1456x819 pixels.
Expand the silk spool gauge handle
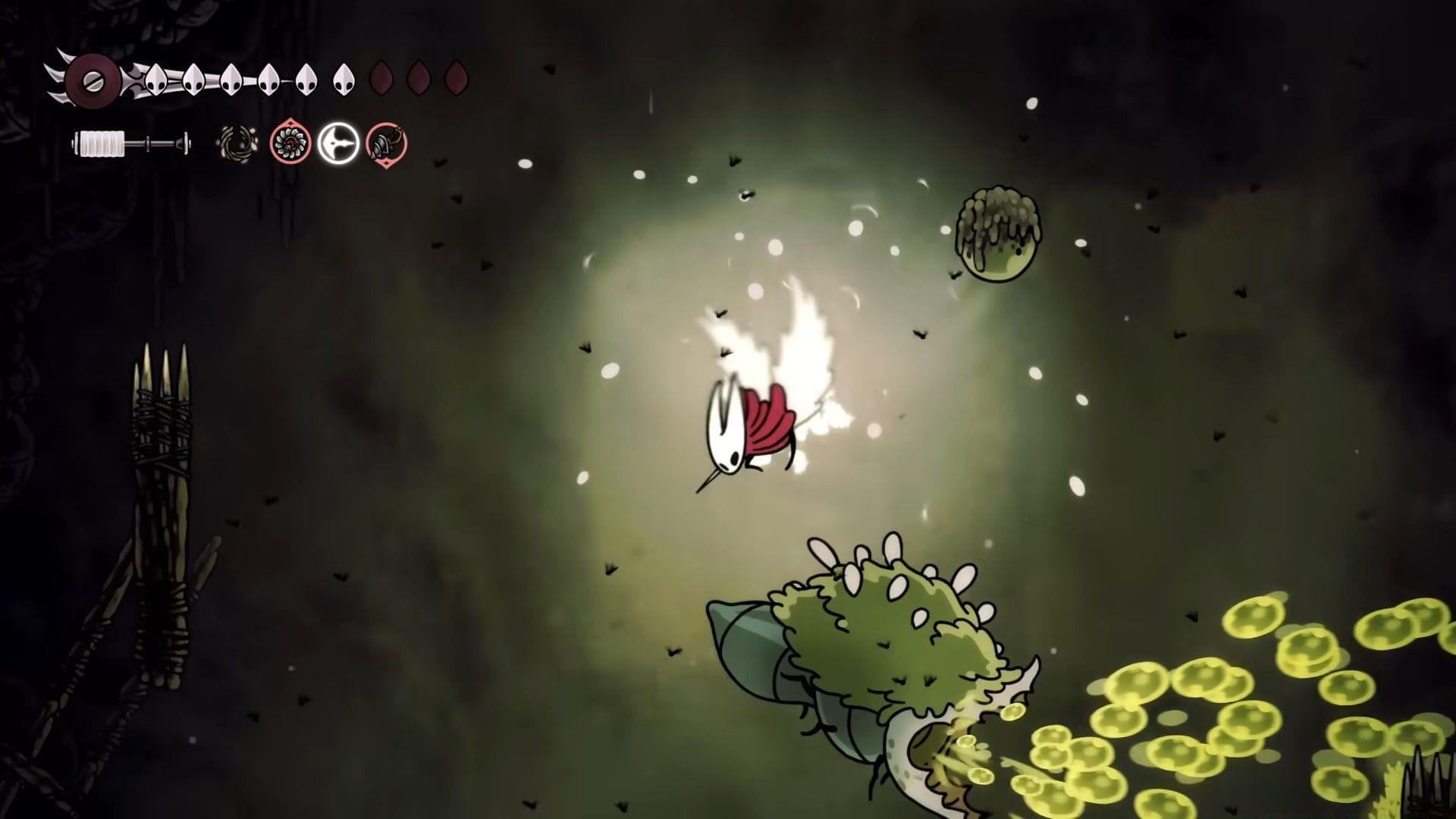tap(184, 144)
